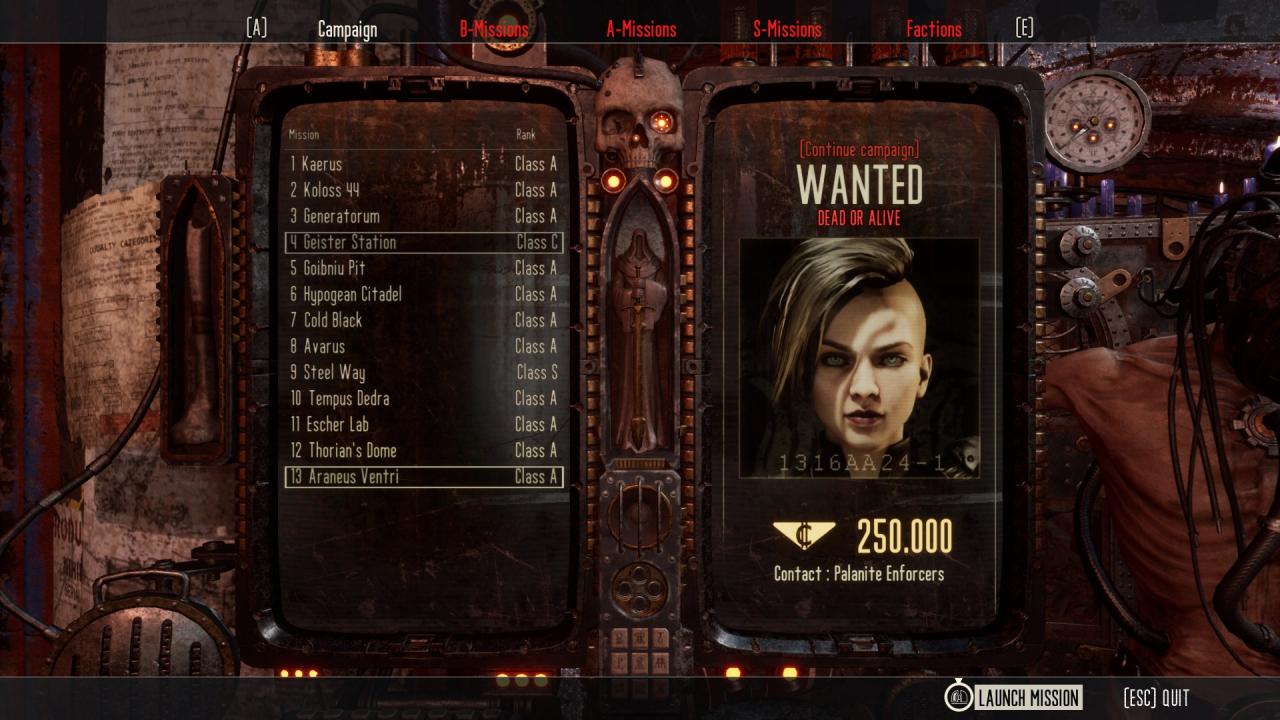Go to the S-Missions tab
Image resolution: width=1280 pixels, height=720 pixels.
point(787,30)
